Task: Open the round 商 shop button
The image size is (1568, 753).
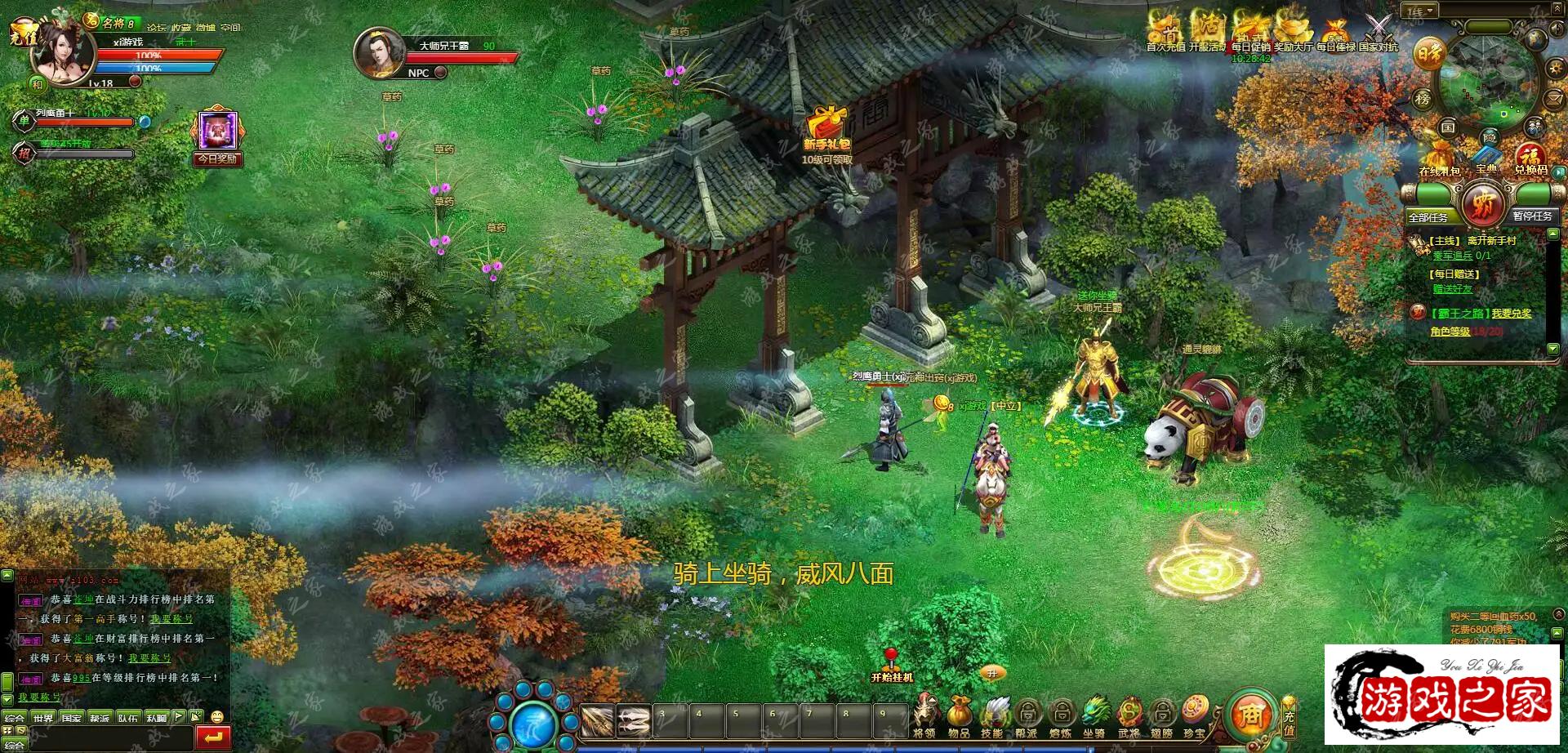Action: [x=1249, y=715]
